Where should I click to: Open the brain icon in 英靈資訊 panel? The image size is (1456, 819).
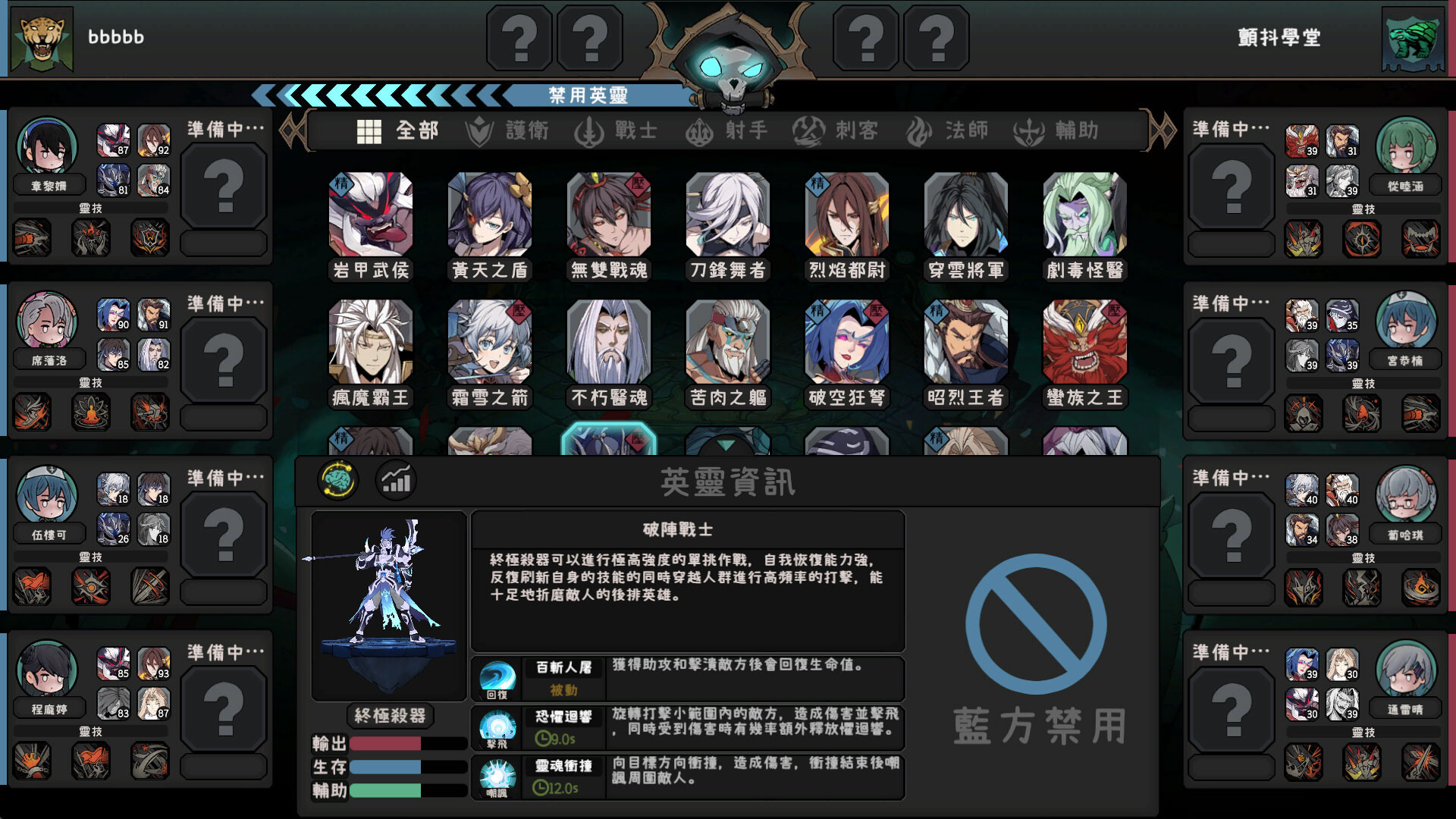(339, 480)
